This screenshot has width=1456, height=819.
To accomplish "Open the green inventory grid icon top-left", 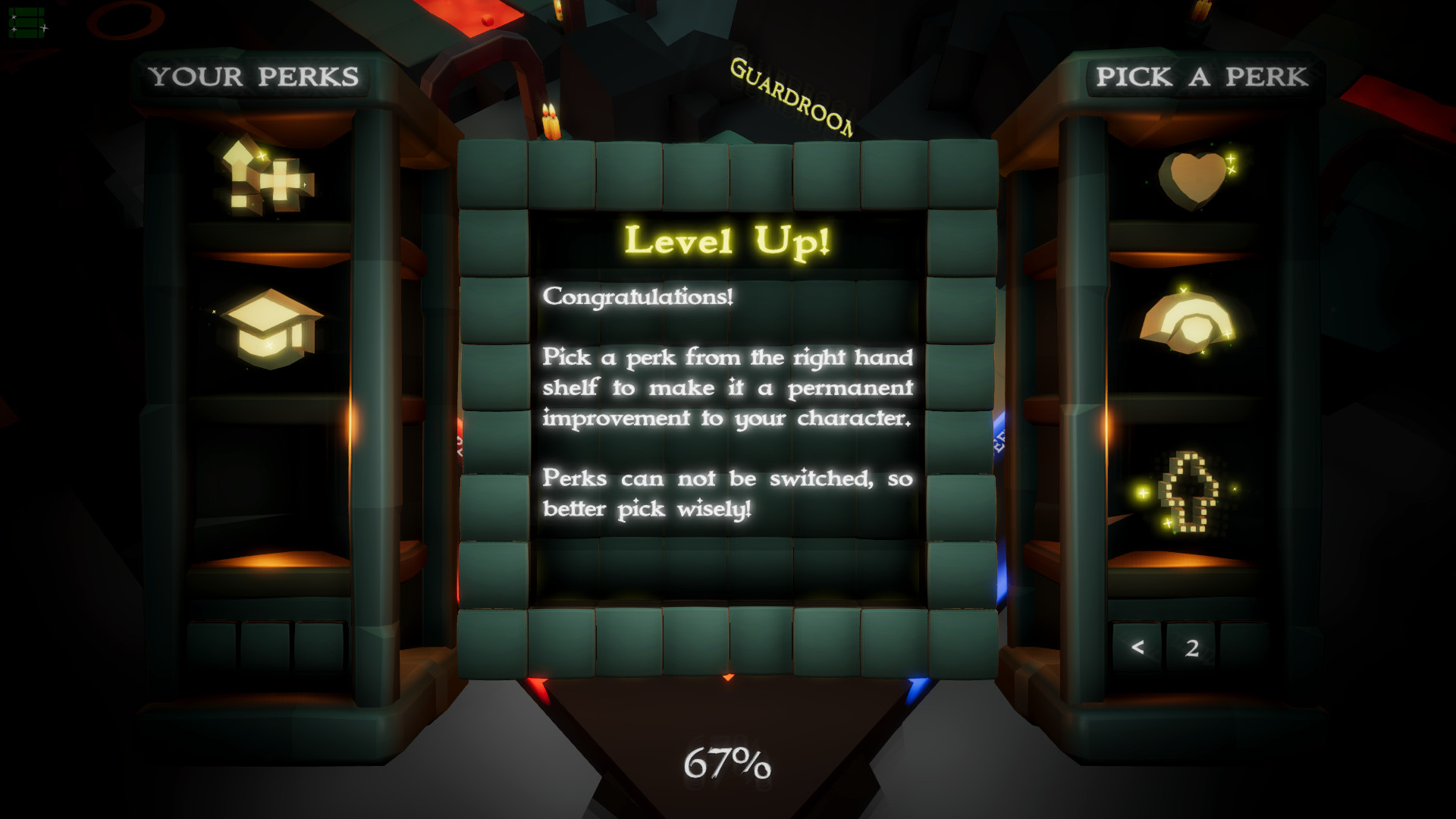I will 25,21.
